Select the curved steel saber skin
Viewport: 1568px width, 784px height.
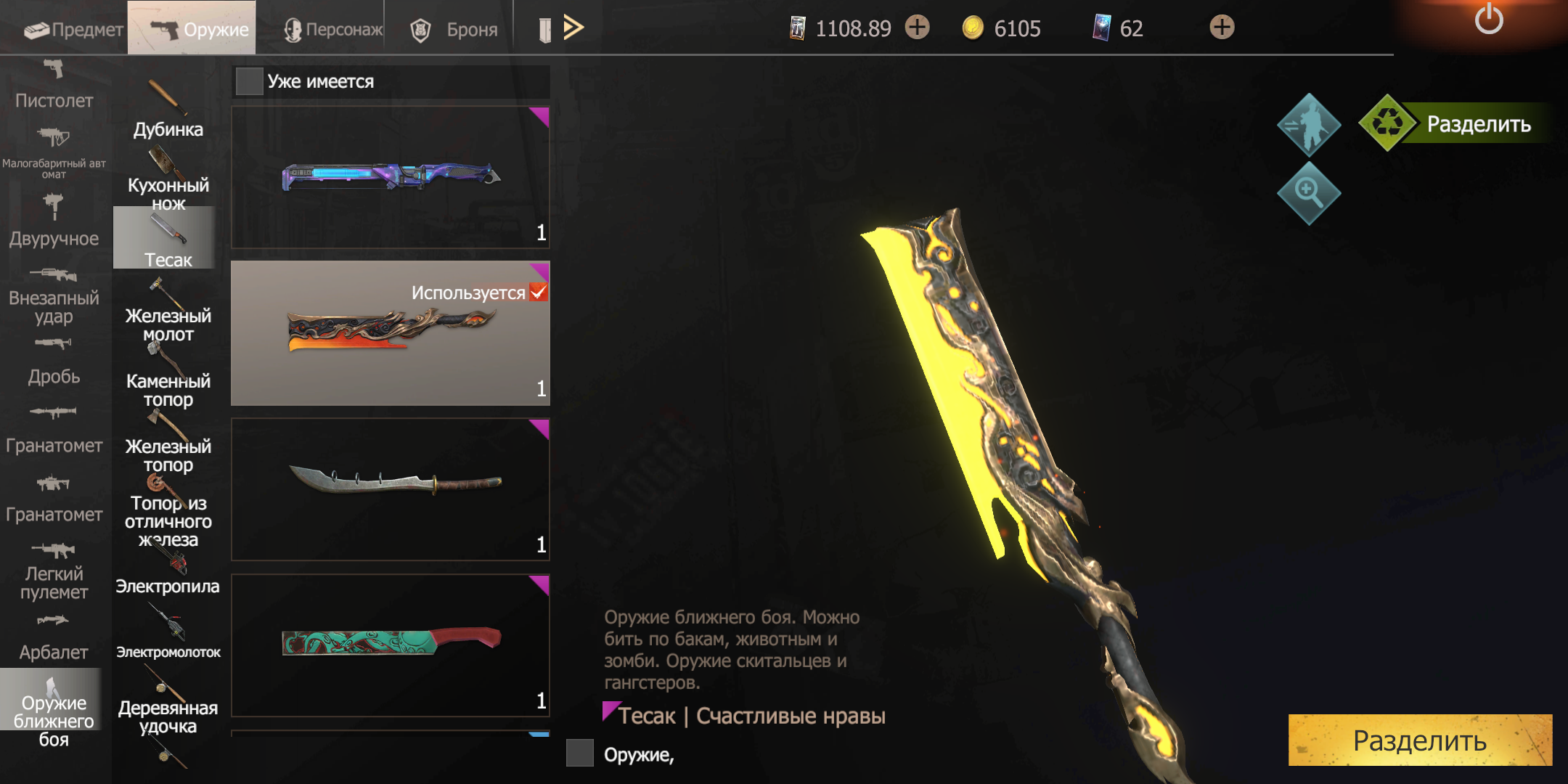tap(391, 489)
